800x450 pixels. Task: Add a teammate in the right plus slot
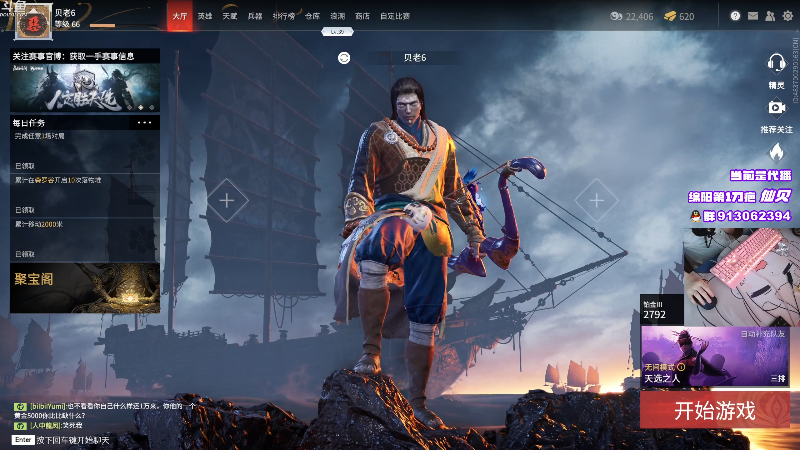(596, 200)
